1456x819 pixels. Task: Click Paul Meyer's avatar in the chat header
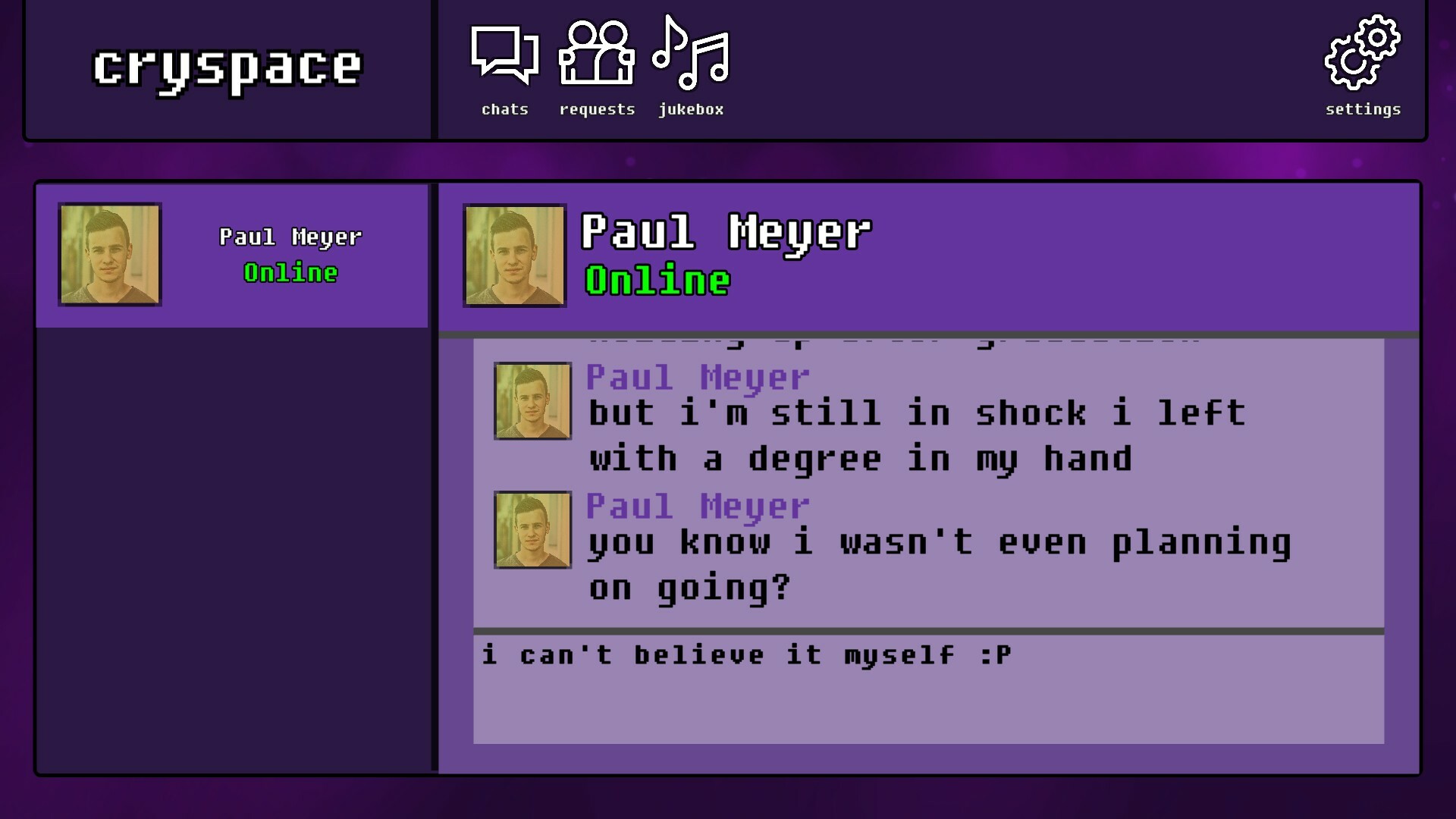(514, 256)
